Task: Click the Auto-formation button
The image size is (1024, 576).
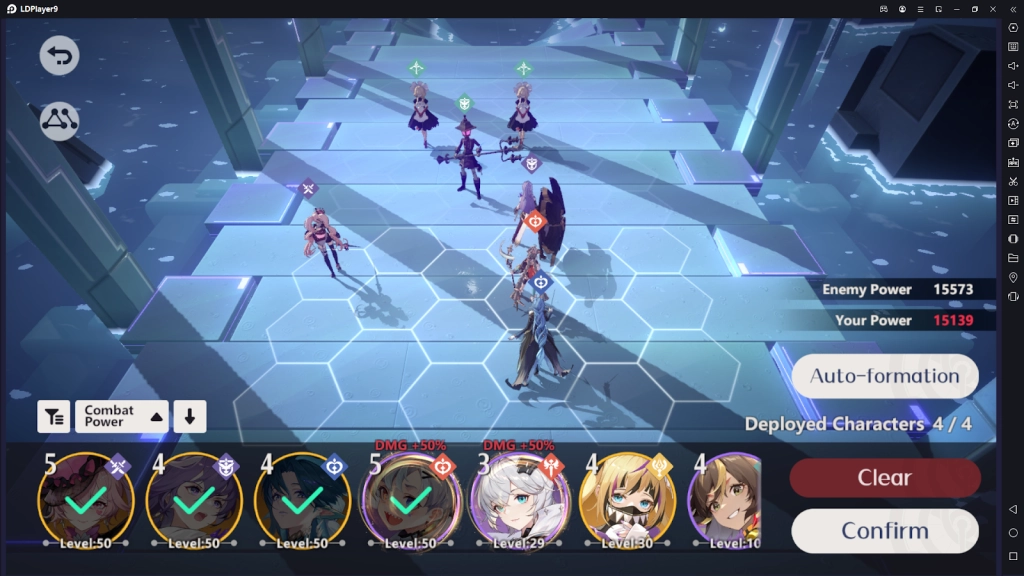Action: pos(884,376)
